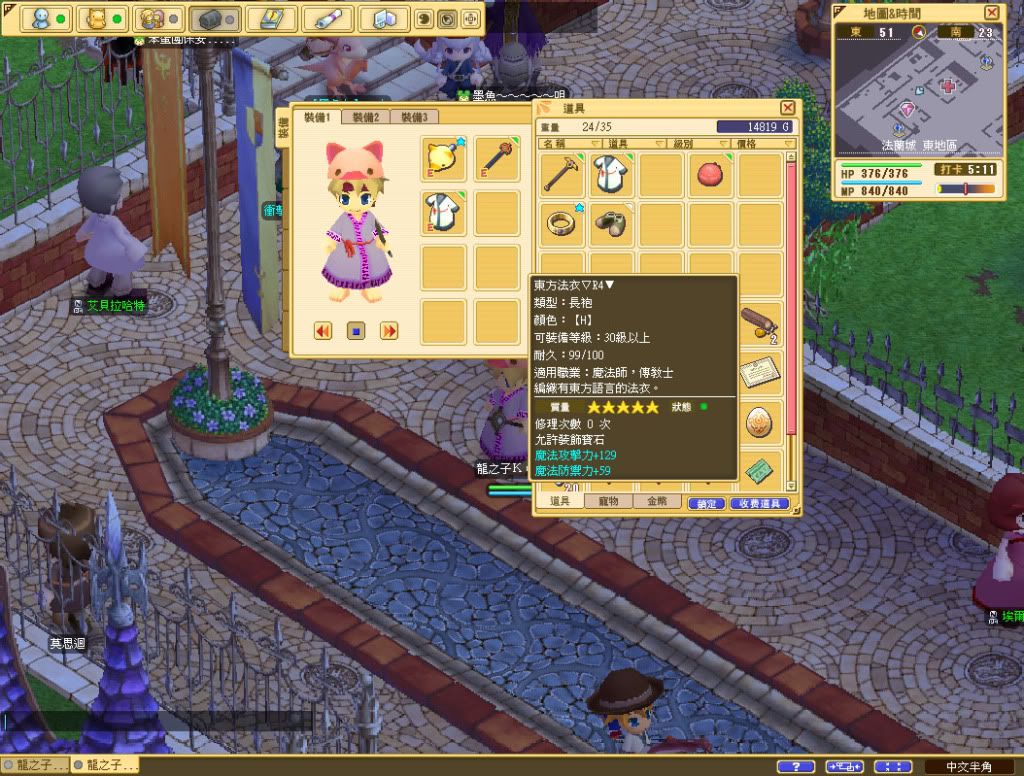Image resolution: width=1024 pixels, height=776 pixels.
Task: Rotate character preview with left arrows button
Action: [323, 330]
